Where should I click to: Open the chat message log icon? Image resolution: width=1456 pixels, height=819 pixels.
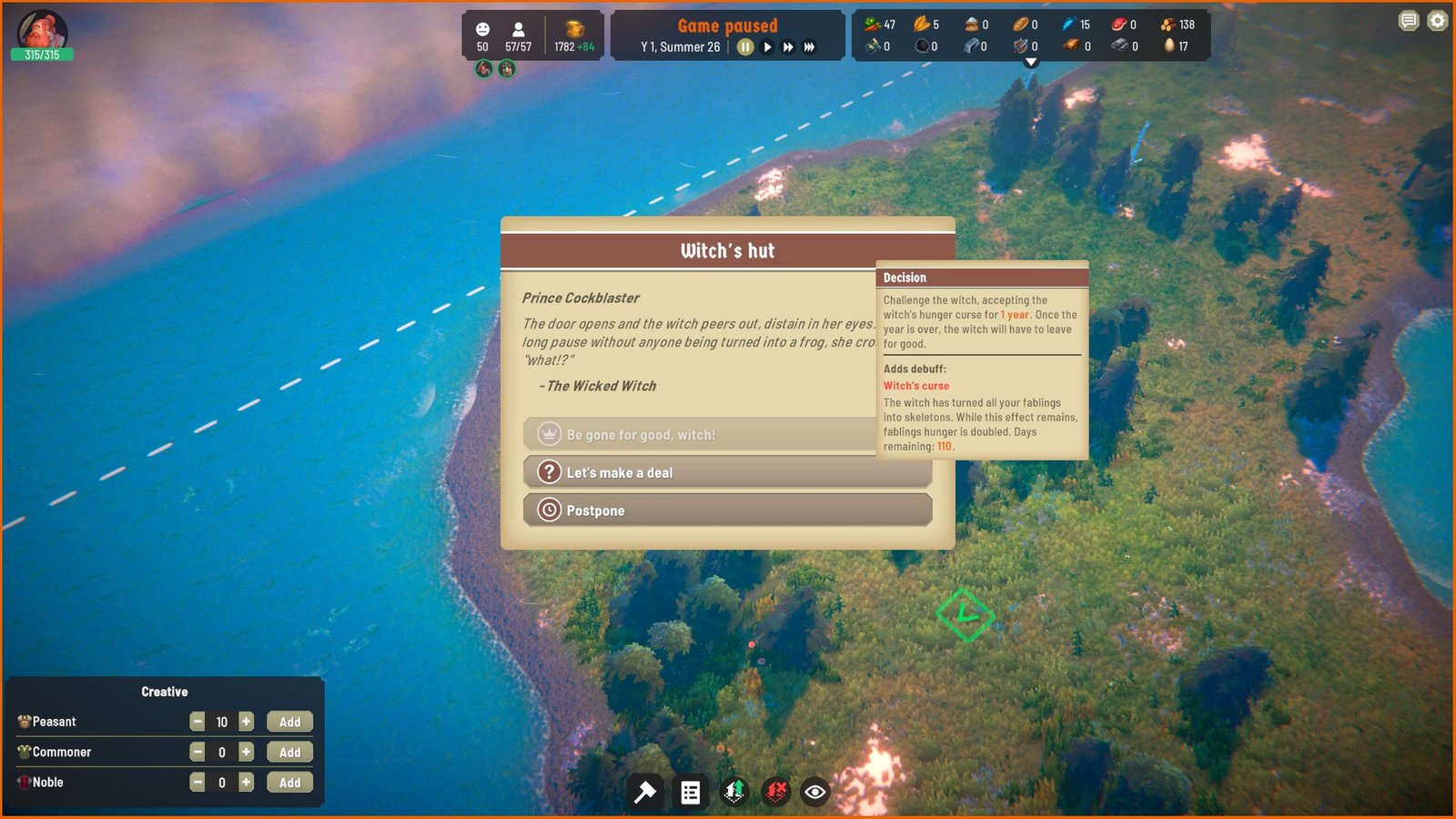[x=1409, y=21]
